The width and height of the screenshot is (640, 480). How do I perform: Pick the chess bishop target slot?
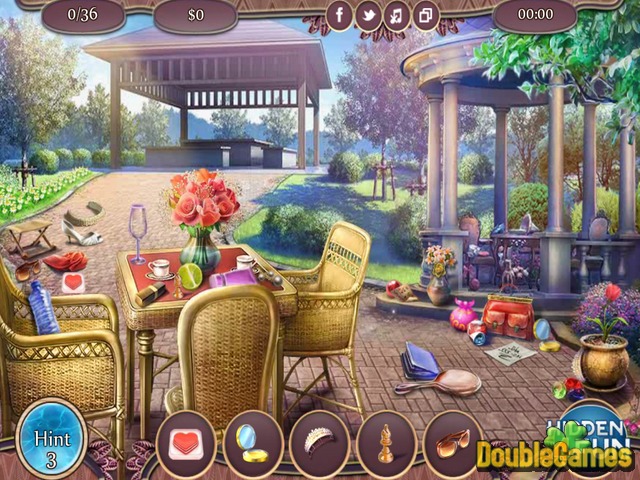[386, 442]
